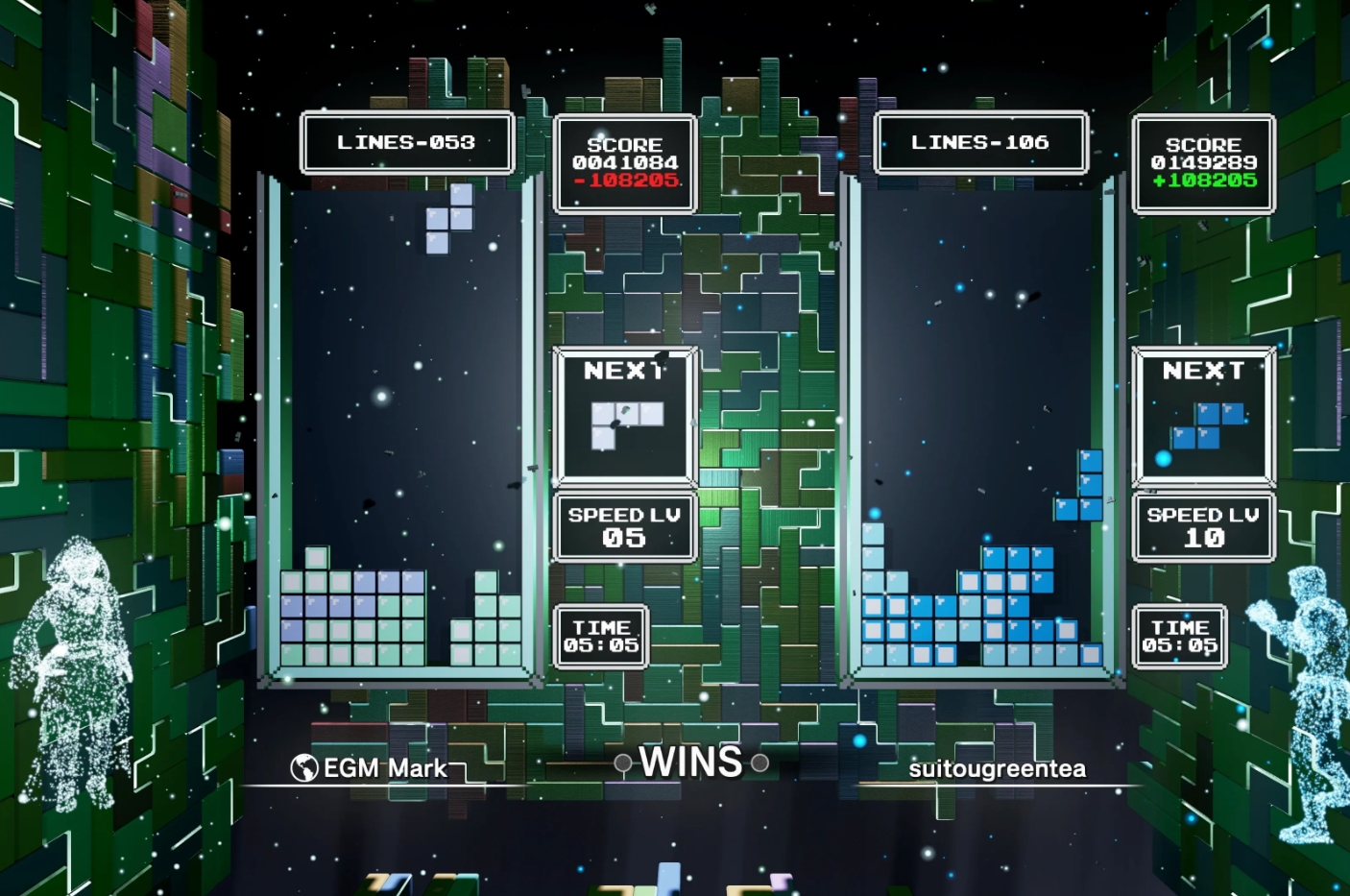This screenshot has height=896, width=1350.
Task: Open suitougreentea's player name
Action: pyautogui.click(x=999, y=767)
